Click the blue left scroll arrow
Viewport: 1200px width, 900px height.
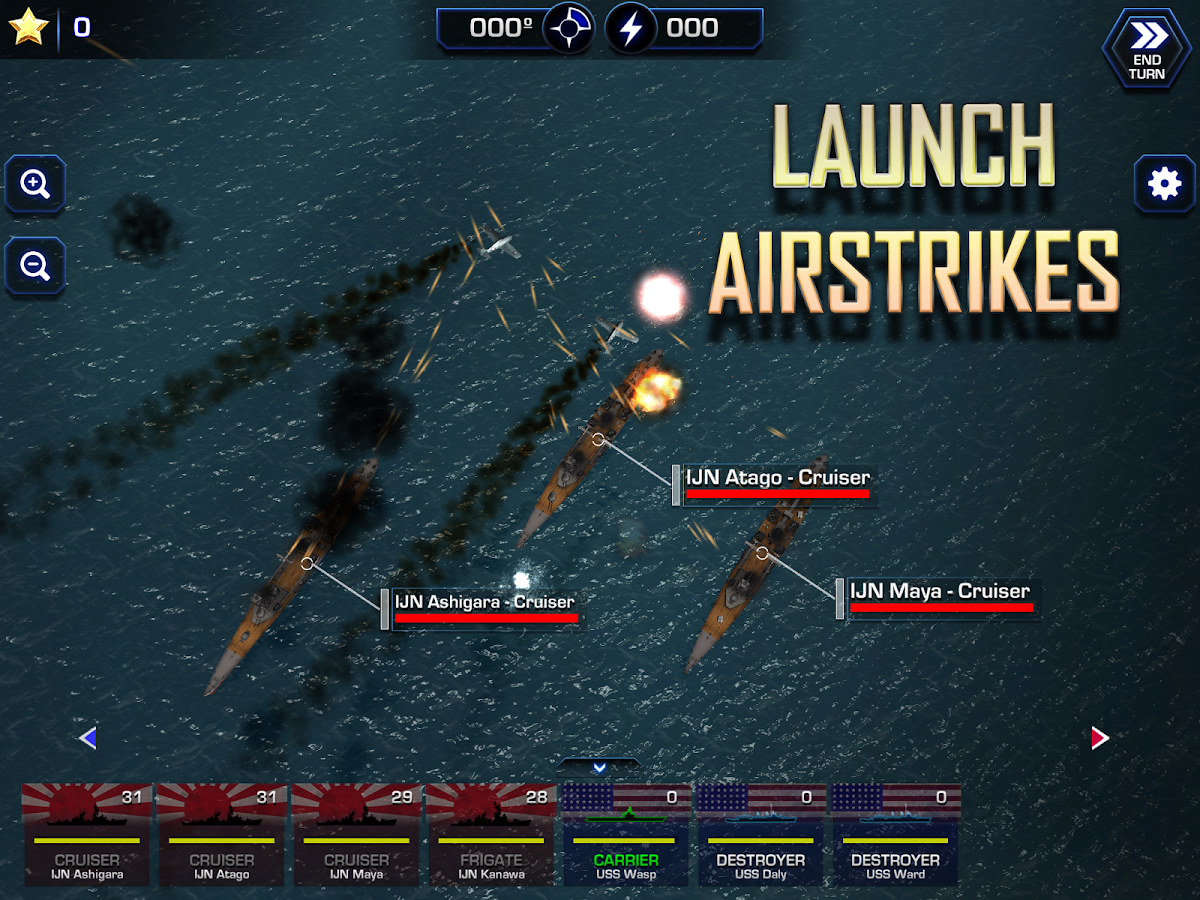[x=88, y=738]
